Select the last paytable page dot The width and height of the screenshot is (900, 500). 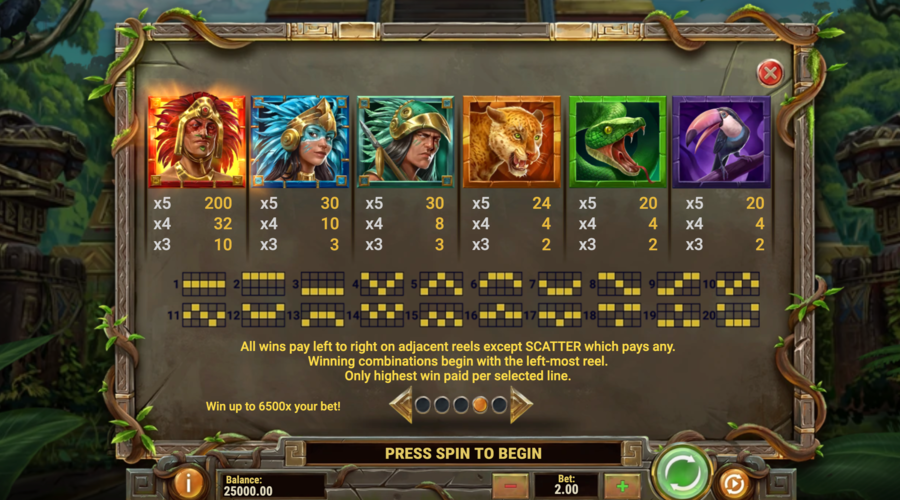(x=498, y=405)
